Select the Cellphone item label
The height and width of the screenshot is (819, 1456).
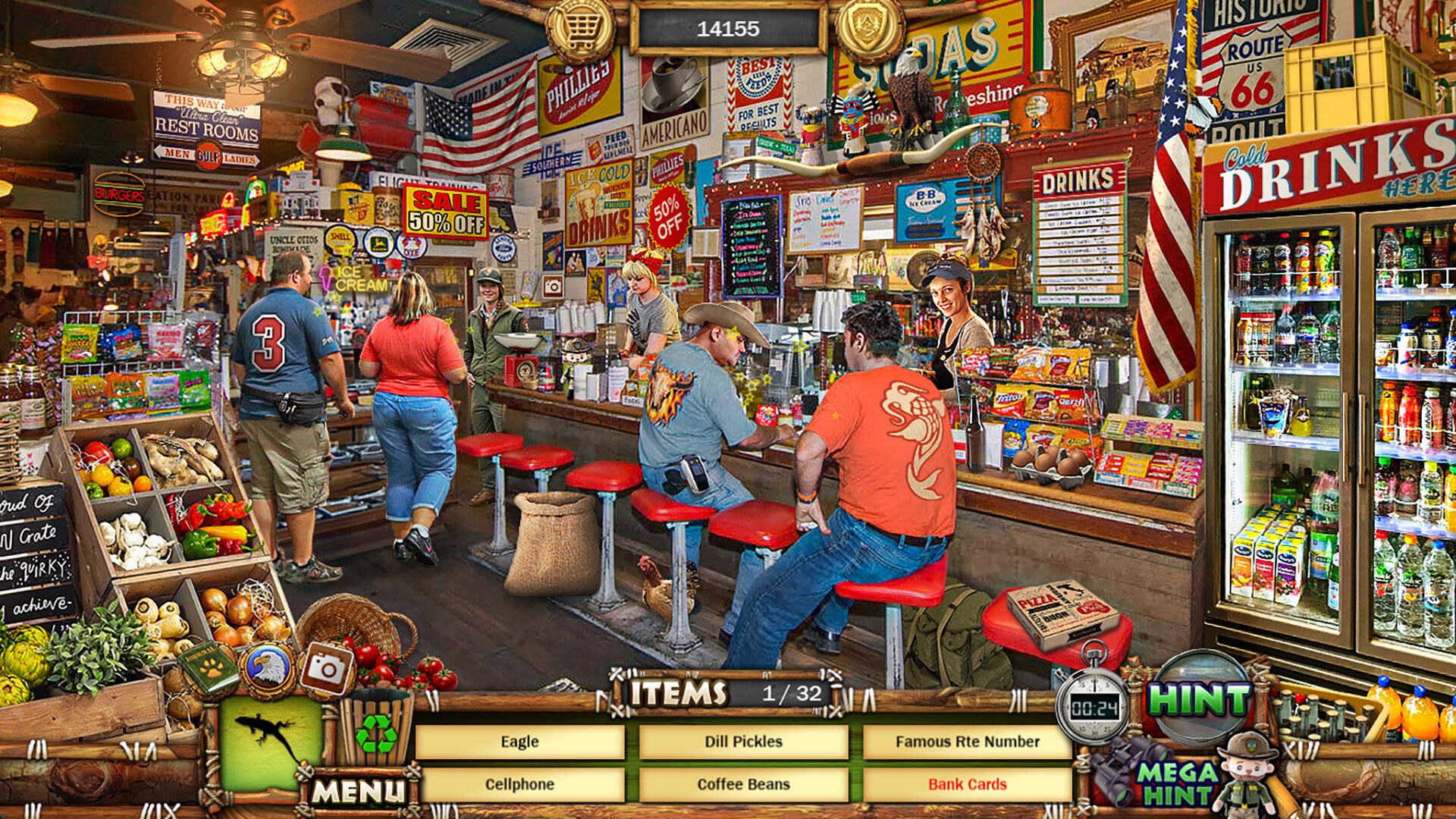519,786
